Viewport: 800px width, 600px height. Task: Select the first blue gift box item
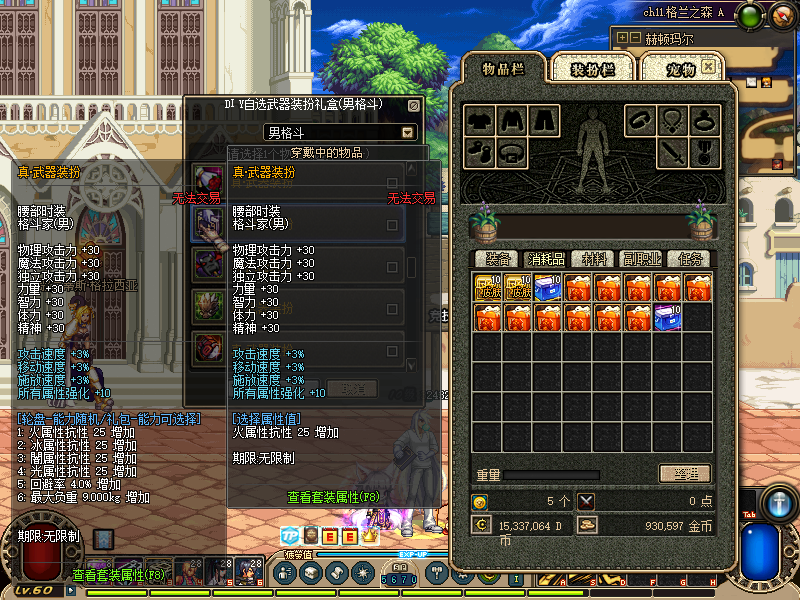(547, 288)
